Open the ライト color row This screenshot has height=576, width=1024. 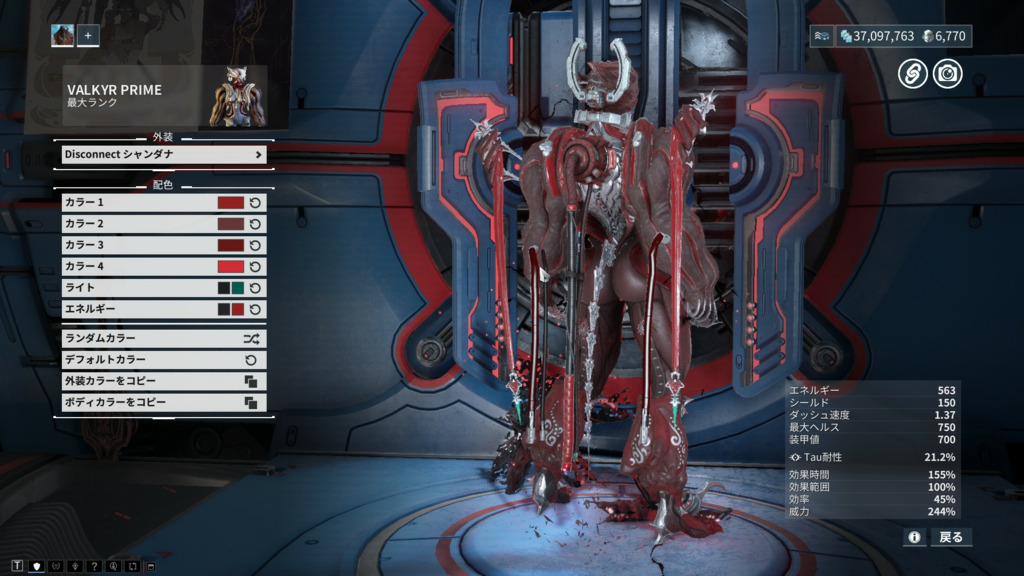(x=140, y=288)
